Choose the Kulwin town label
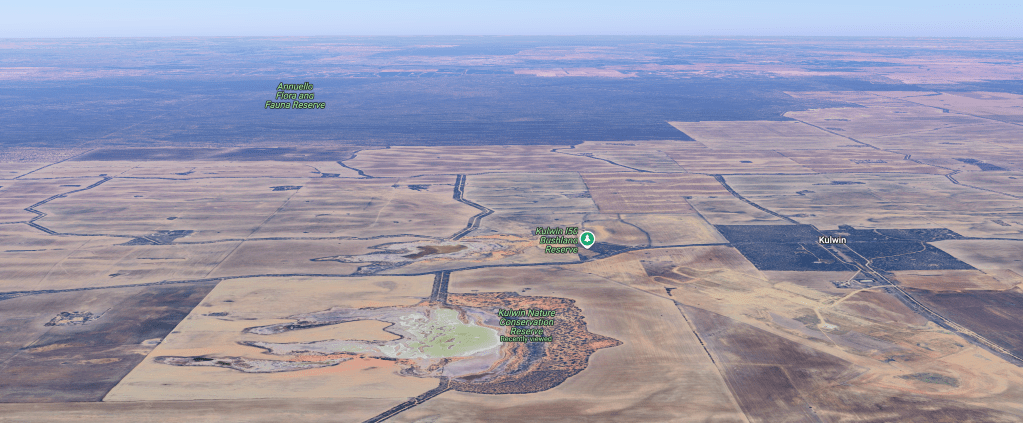This screenshot has width=1023, height=423. [x=832, y=241]
